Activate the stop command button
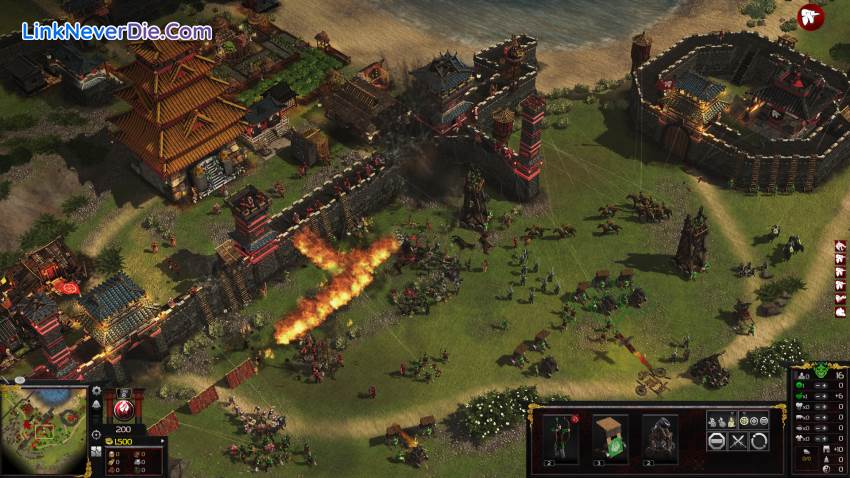The image size is (850, 478). 717,440
